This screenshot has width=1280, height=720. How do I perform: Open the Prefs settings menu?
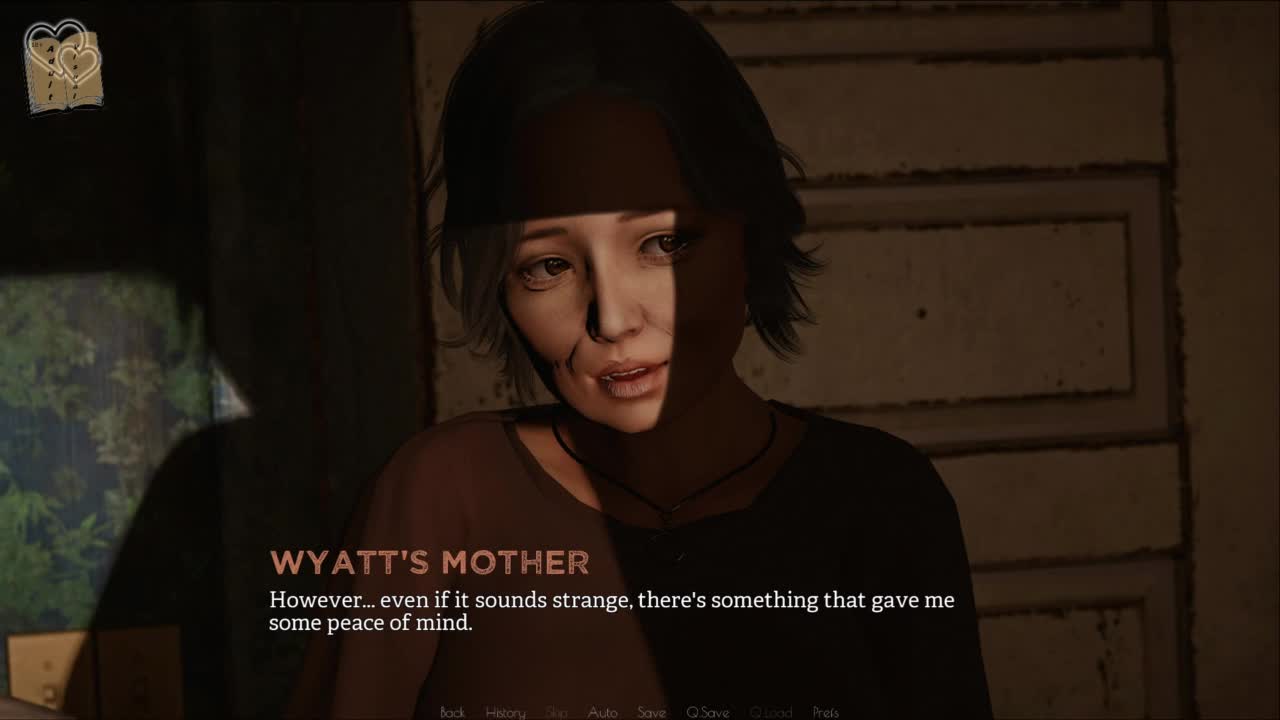point(825,712)
